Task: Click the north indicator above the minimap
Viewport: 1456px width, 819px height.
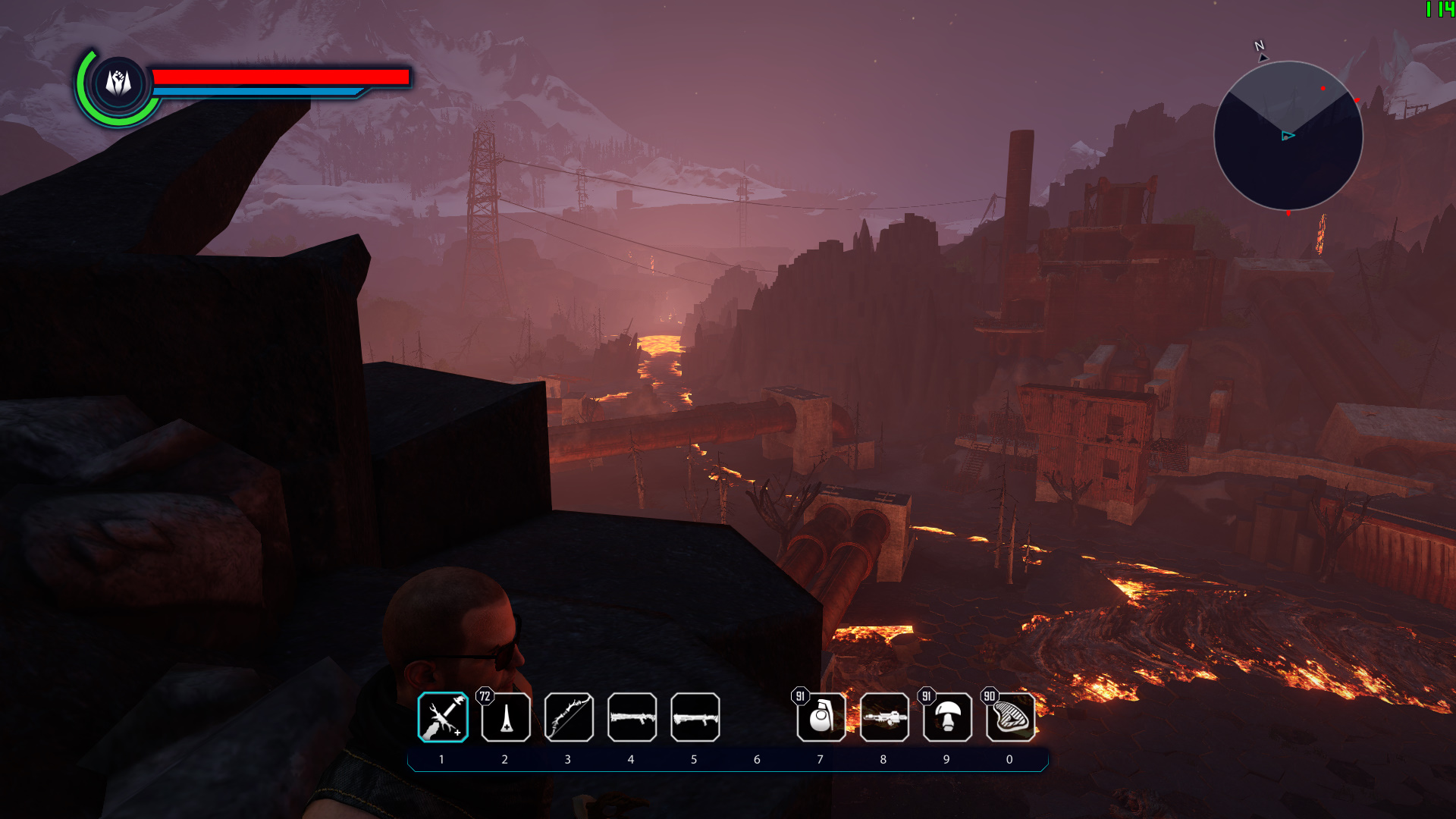Action: click(x=1259, y=47)
